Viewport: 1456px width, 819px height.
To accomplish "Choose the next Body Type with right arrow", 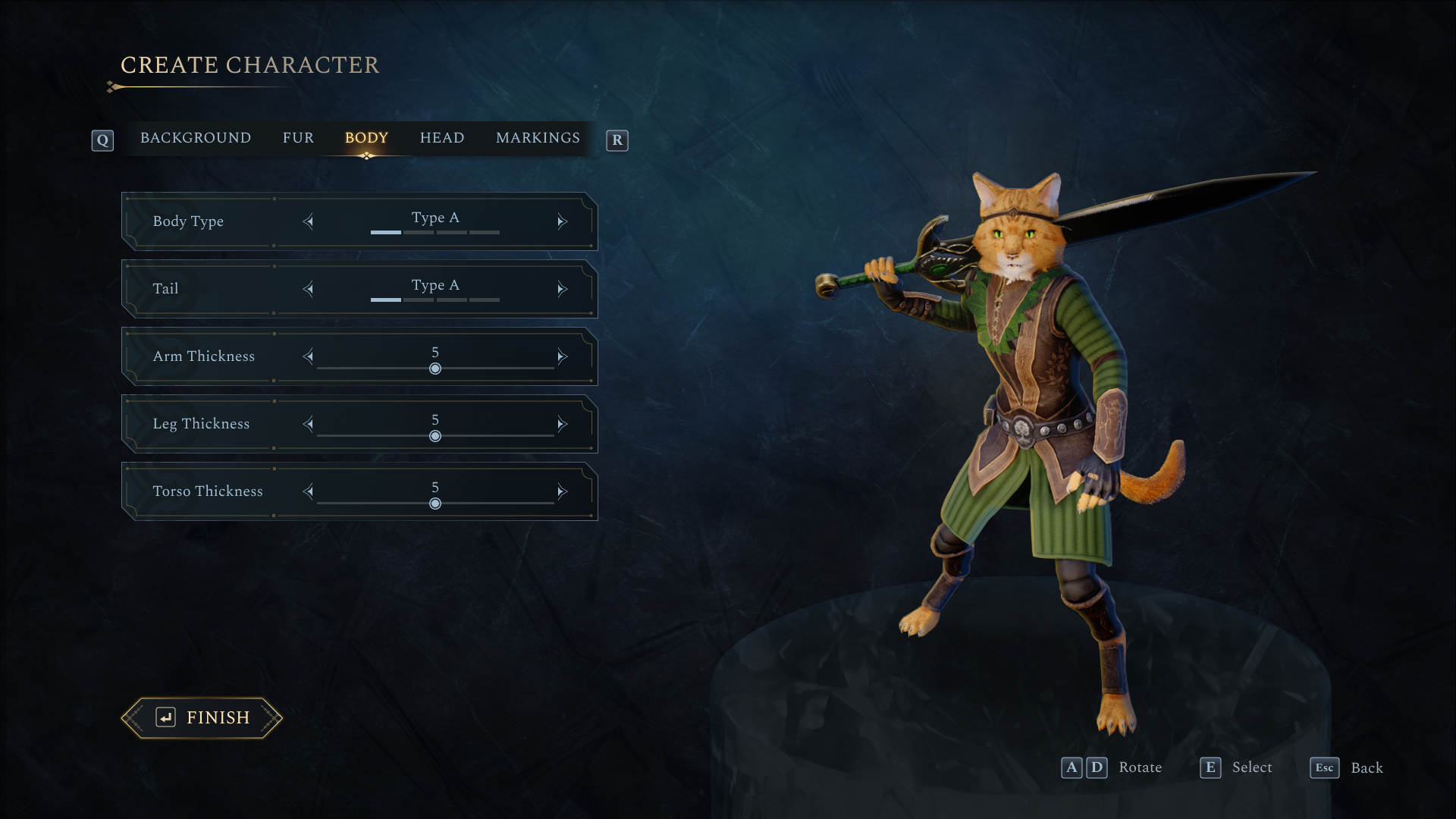I will (x=562, y=221).
